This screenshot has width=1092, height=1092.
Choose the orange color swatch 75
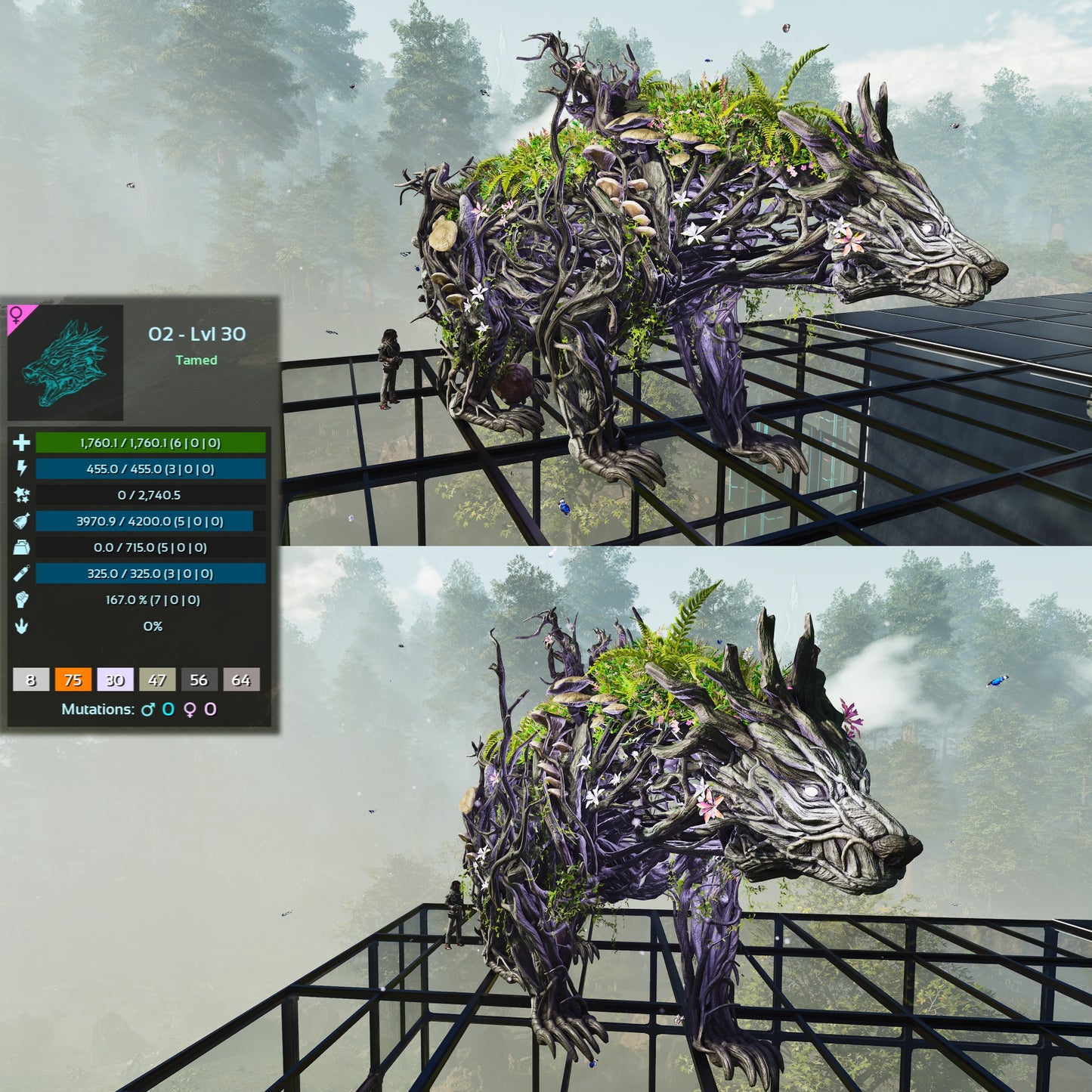click(x=73, y=679)
